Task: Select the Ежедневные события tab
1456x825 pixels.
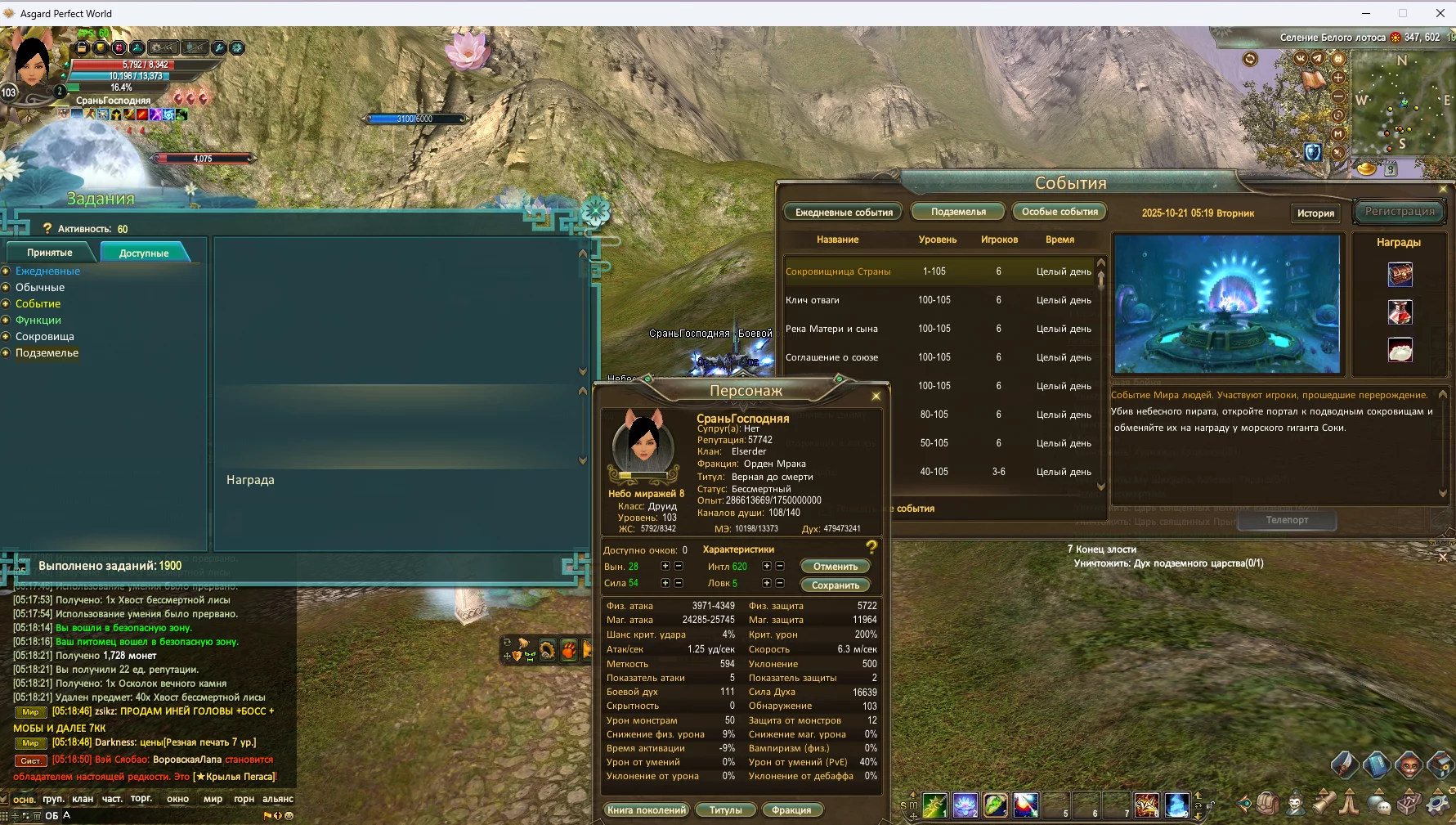Action: coord(844,212)
